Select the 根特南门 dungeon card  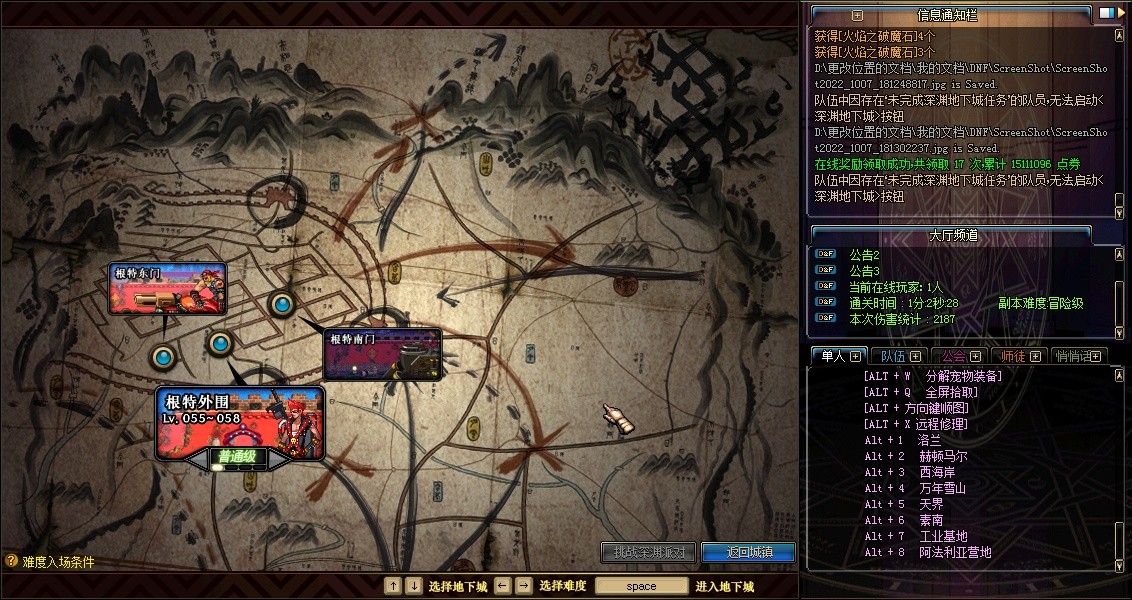383,355
